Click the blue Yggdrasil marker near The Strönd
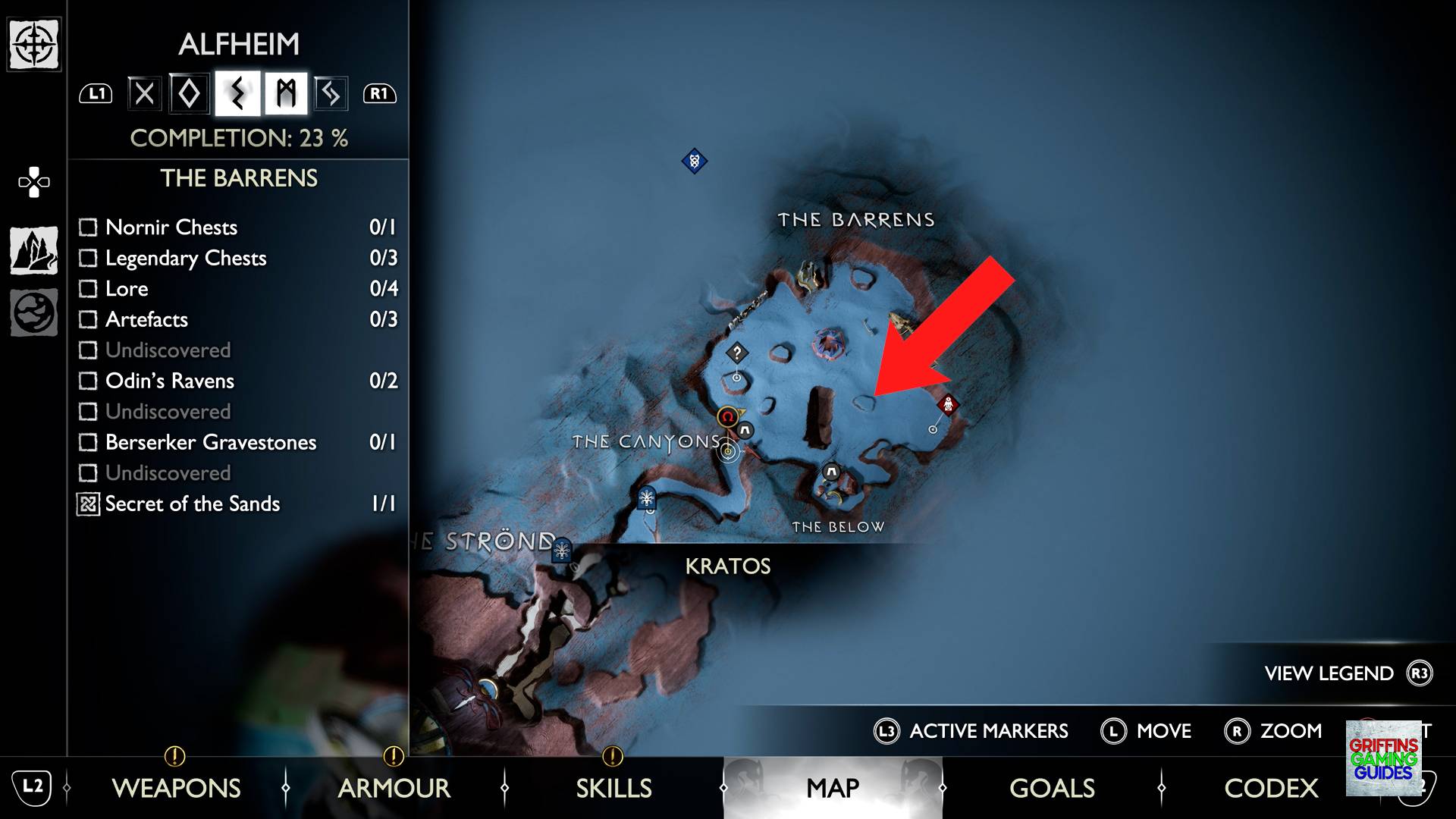Viewport: 1456px width, 819px height. click(563, 551)
